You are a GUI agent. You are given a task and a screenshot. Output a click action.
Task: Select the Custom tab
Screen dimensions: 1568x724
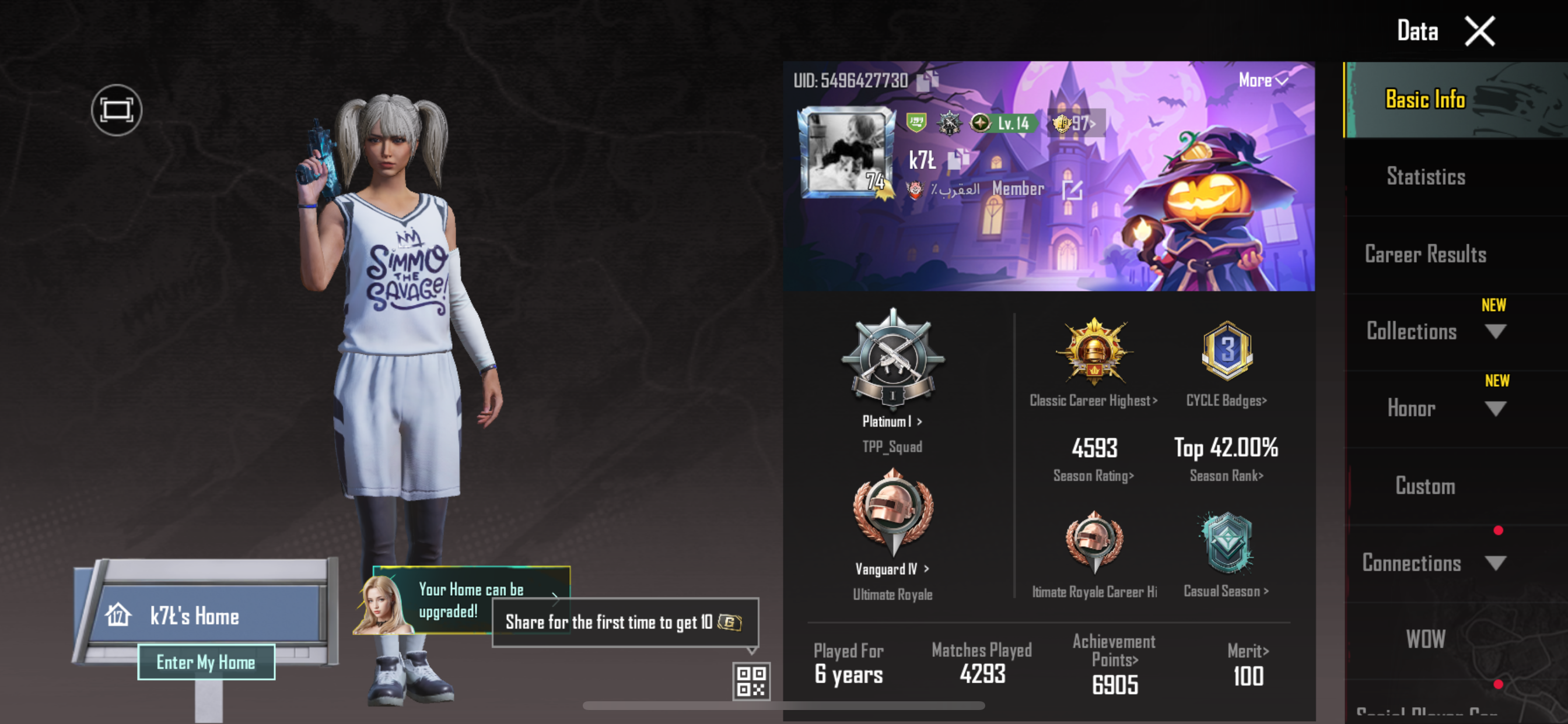point(1426,486)
